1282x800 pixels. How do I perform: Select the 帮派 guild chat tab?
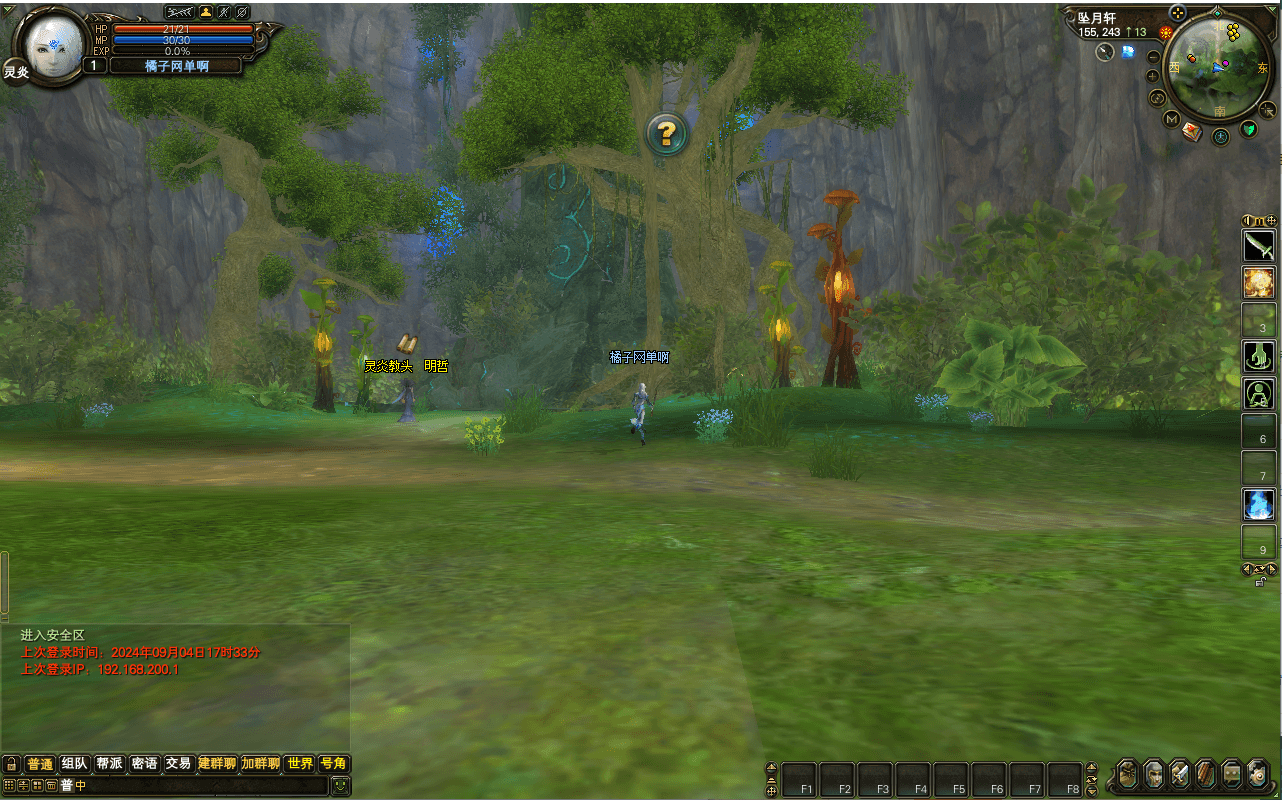point(109,764)
